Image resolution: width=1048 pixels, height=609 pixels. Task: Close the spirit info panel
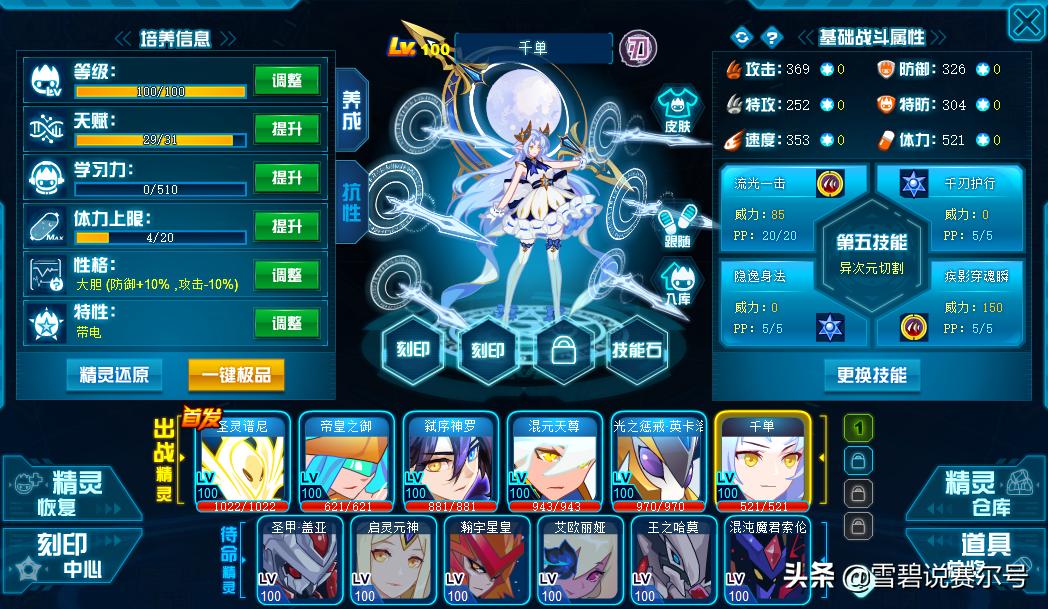(1026, 22)
